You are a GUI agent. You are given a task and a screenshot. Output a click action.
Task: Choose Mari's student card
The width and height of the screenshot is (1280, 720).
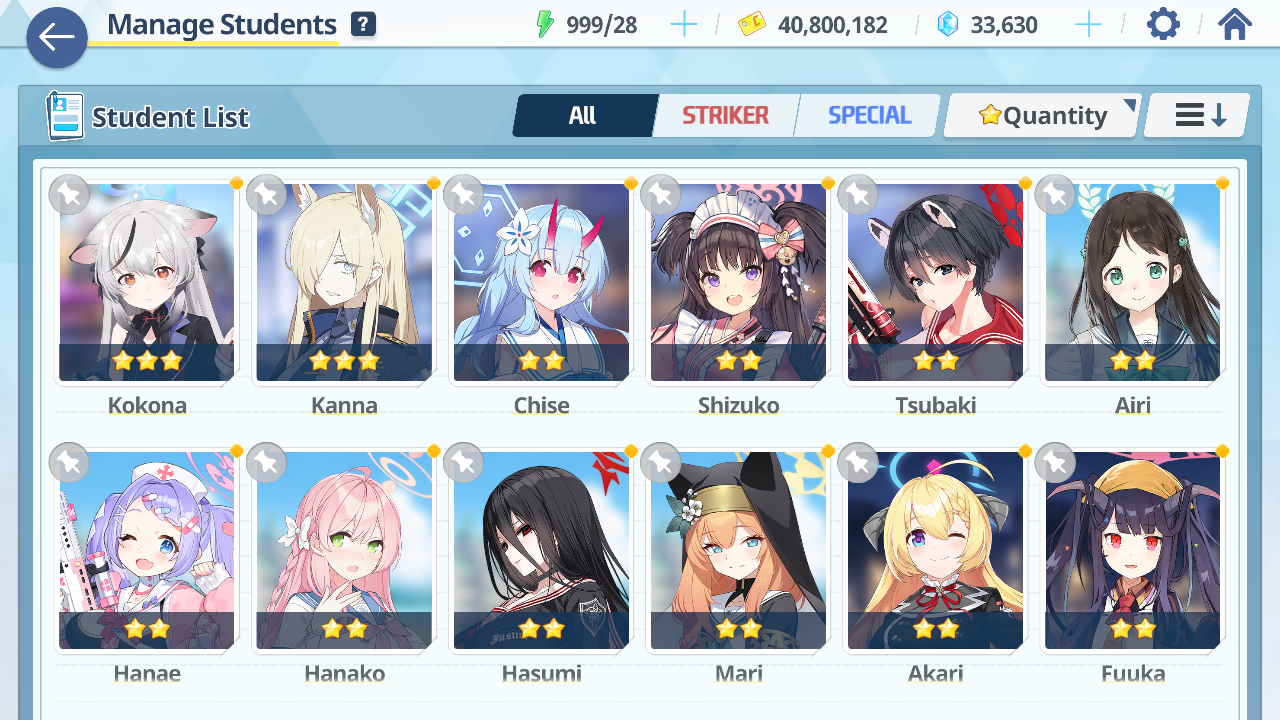pos(738,550)
